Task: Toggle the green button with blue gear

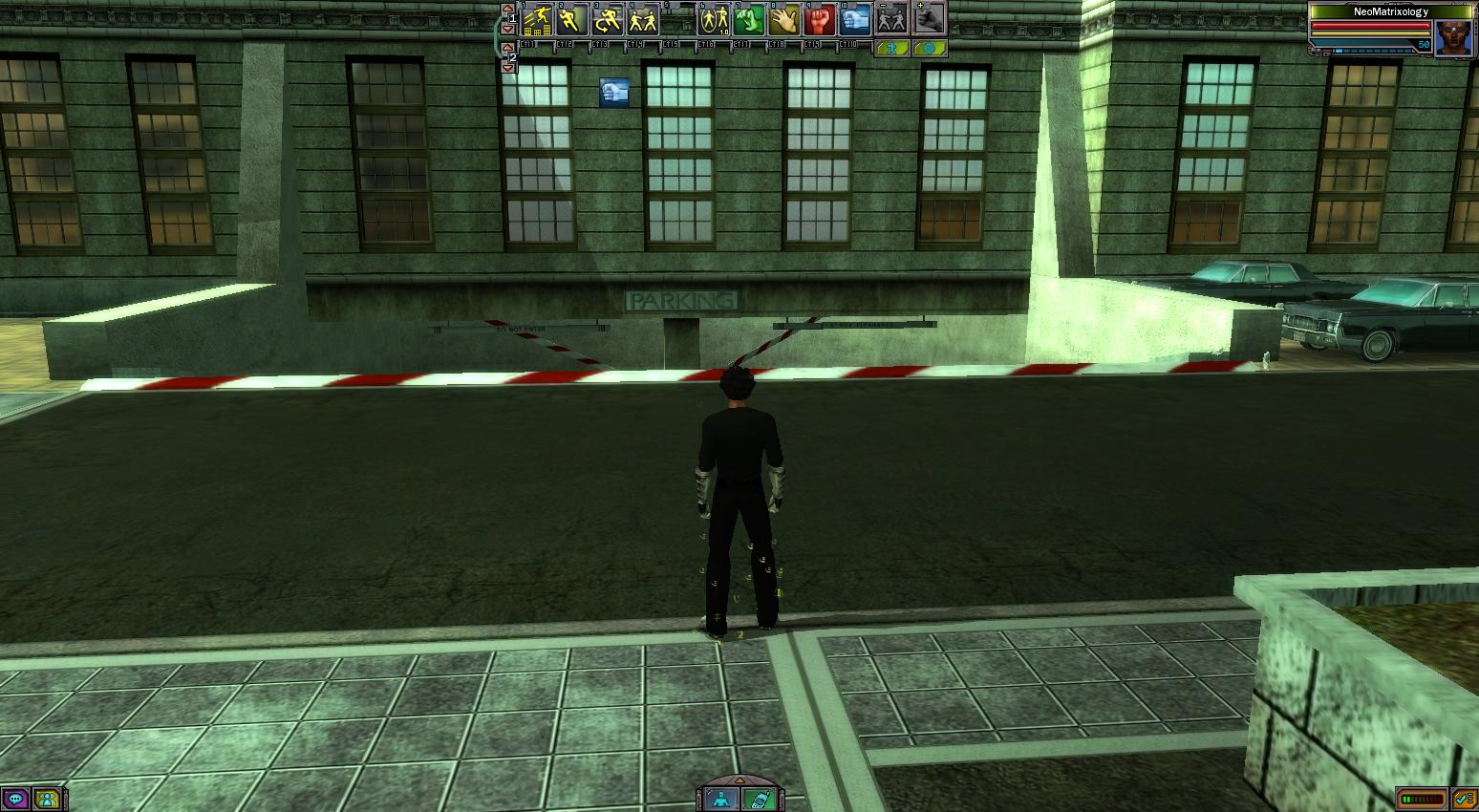Action: [x=929, y=48]
